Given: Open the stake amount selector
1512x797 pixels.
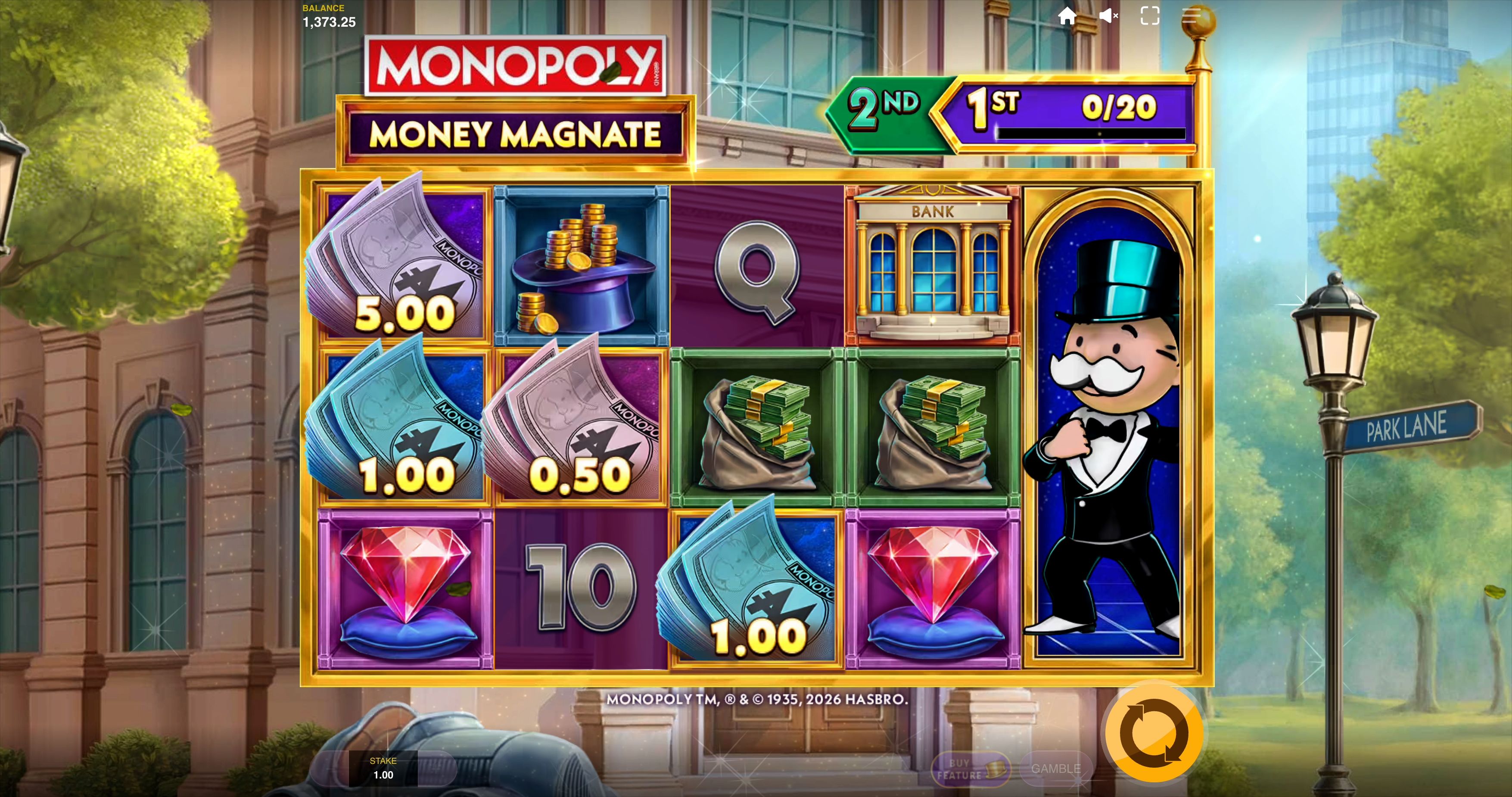Looking at the screenshot, I should pyautogui.click(x=384, y=769).
